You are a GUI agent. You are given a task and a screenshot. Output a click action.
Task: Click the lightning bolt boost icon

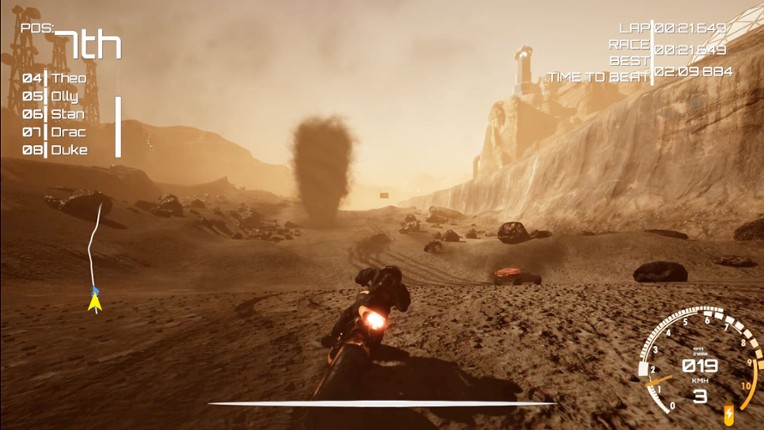click(x=728, y=412)
